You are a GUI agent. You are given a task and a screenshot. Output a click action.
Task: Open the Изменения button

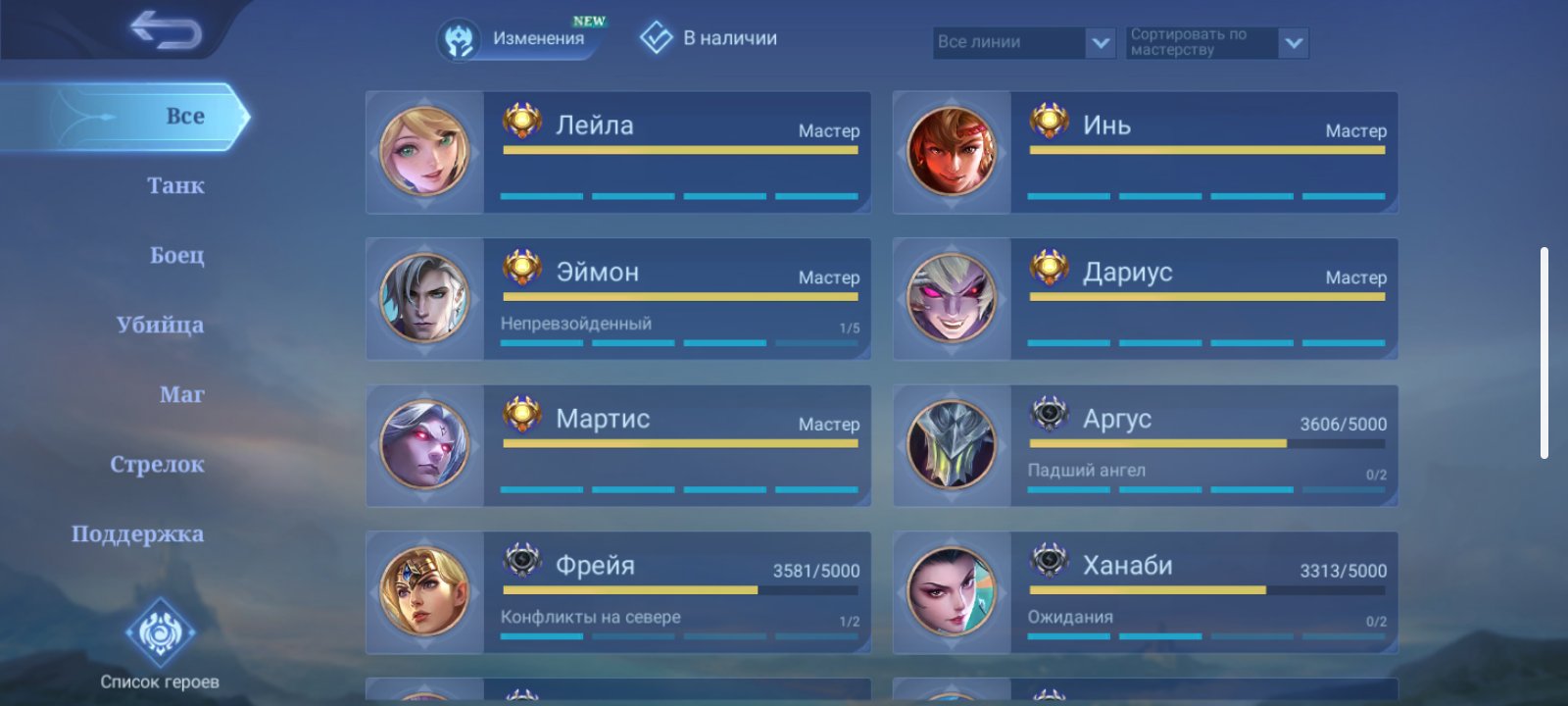[519, 39]
